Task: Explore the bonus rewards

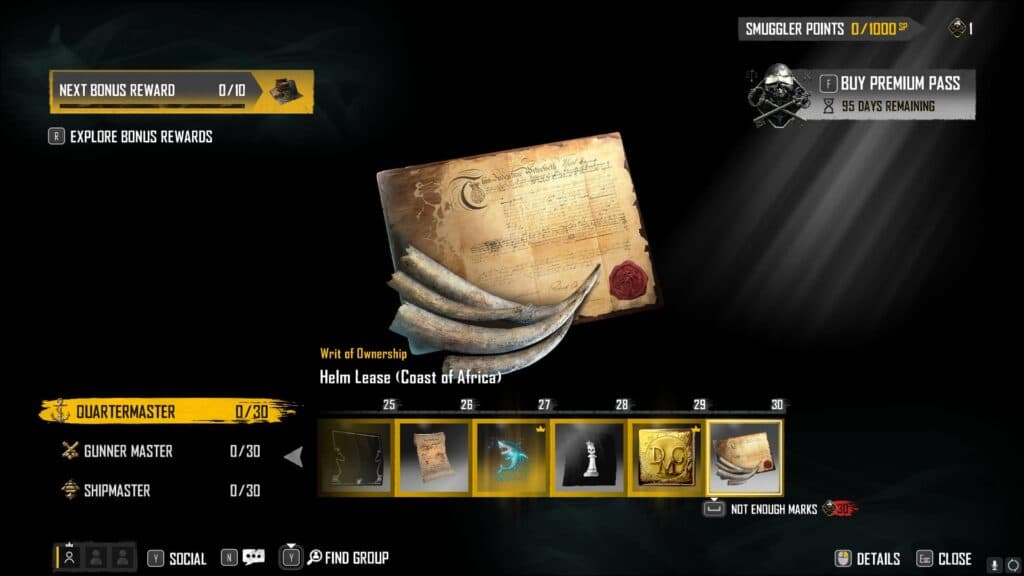Action: click(140, 136)
